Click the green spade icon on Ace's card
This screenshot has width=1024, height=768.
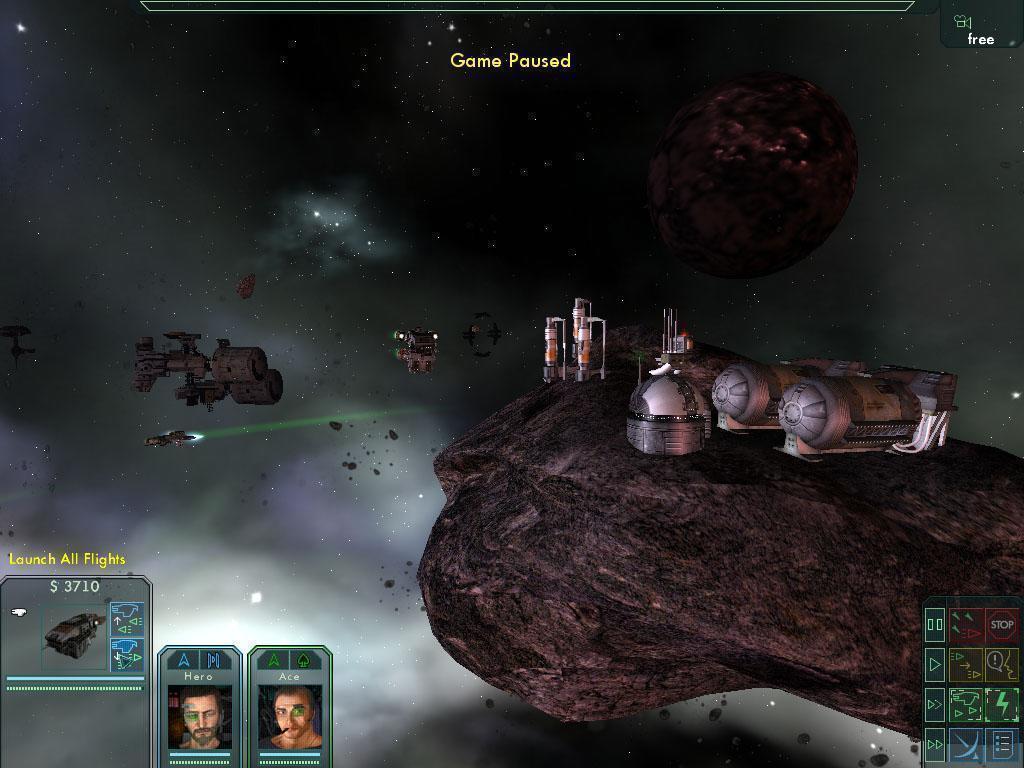tap(303, 660)
